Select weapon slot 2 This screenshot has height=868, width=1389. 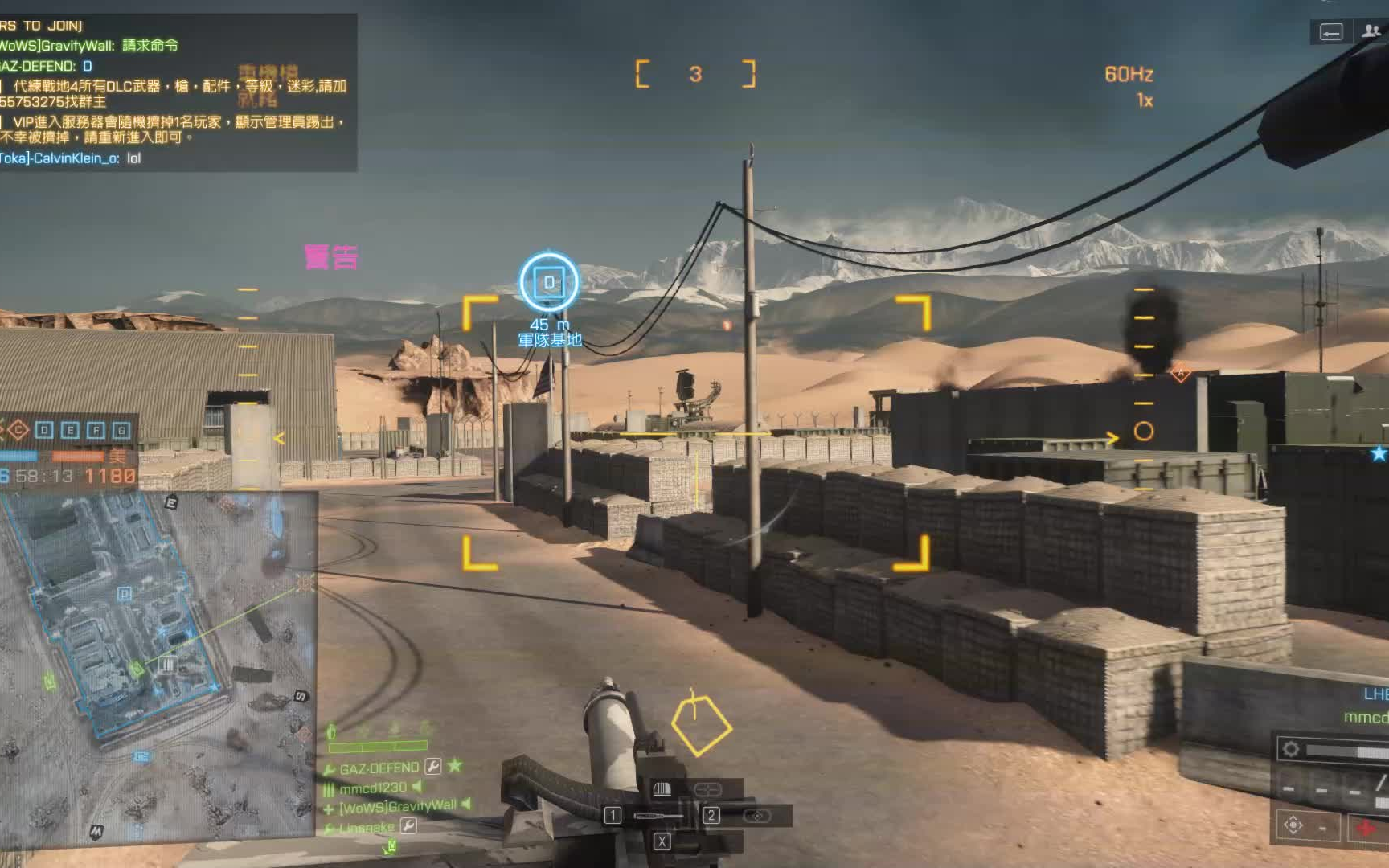[711, 816]
